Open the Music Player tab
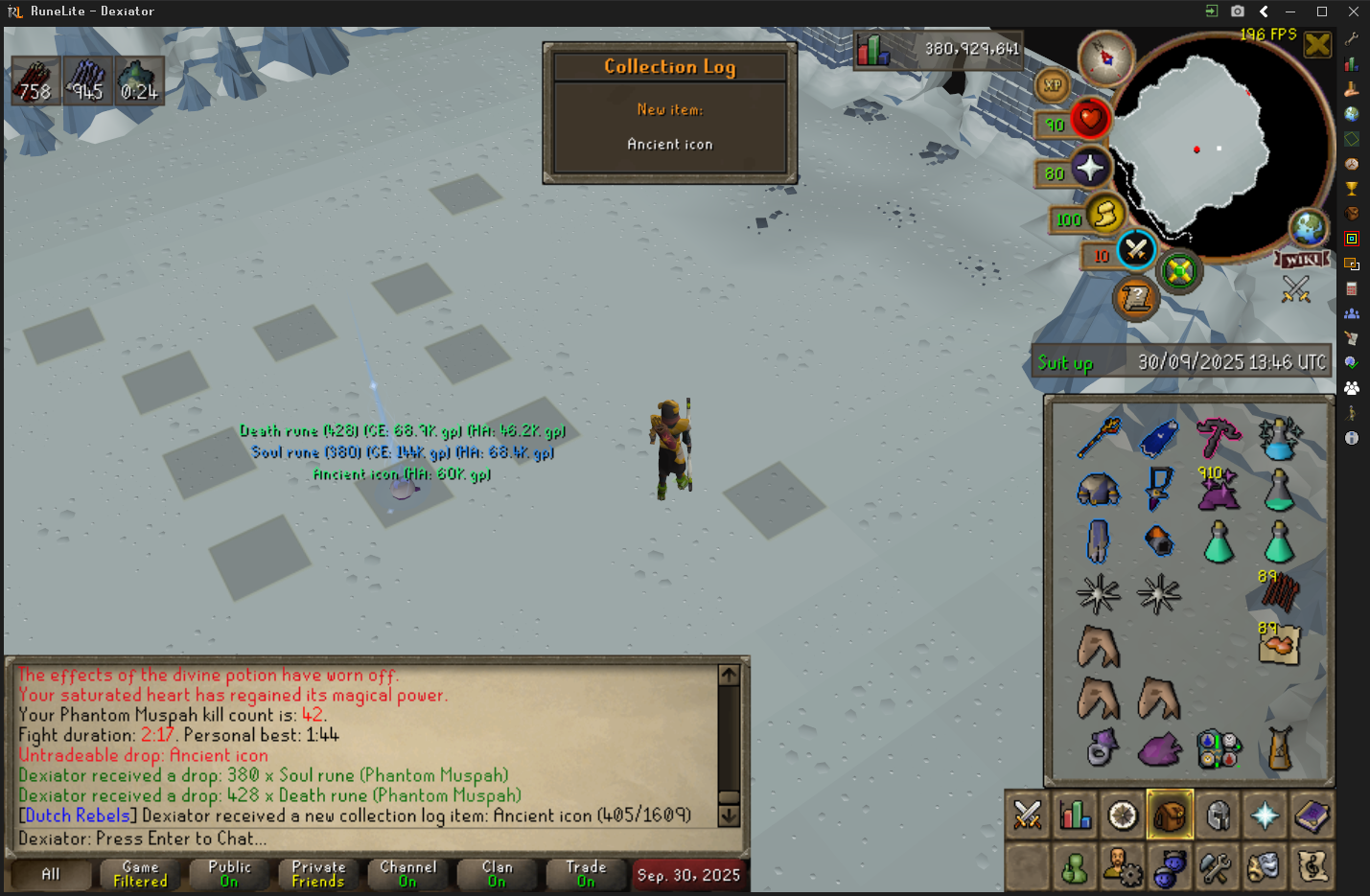 (1312, 868)
